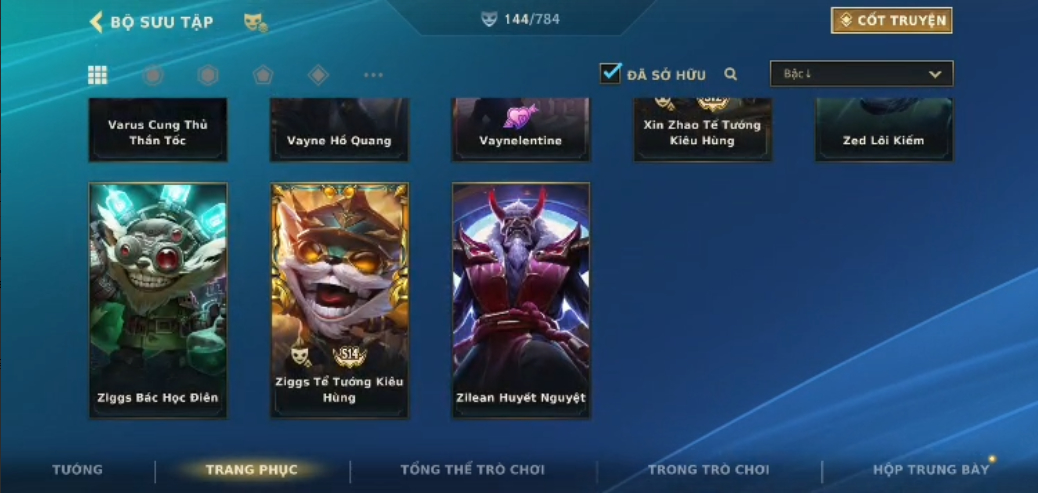Open the Vaynelentine skin card
Screen dimensions: 1038x493
[521, 130]
